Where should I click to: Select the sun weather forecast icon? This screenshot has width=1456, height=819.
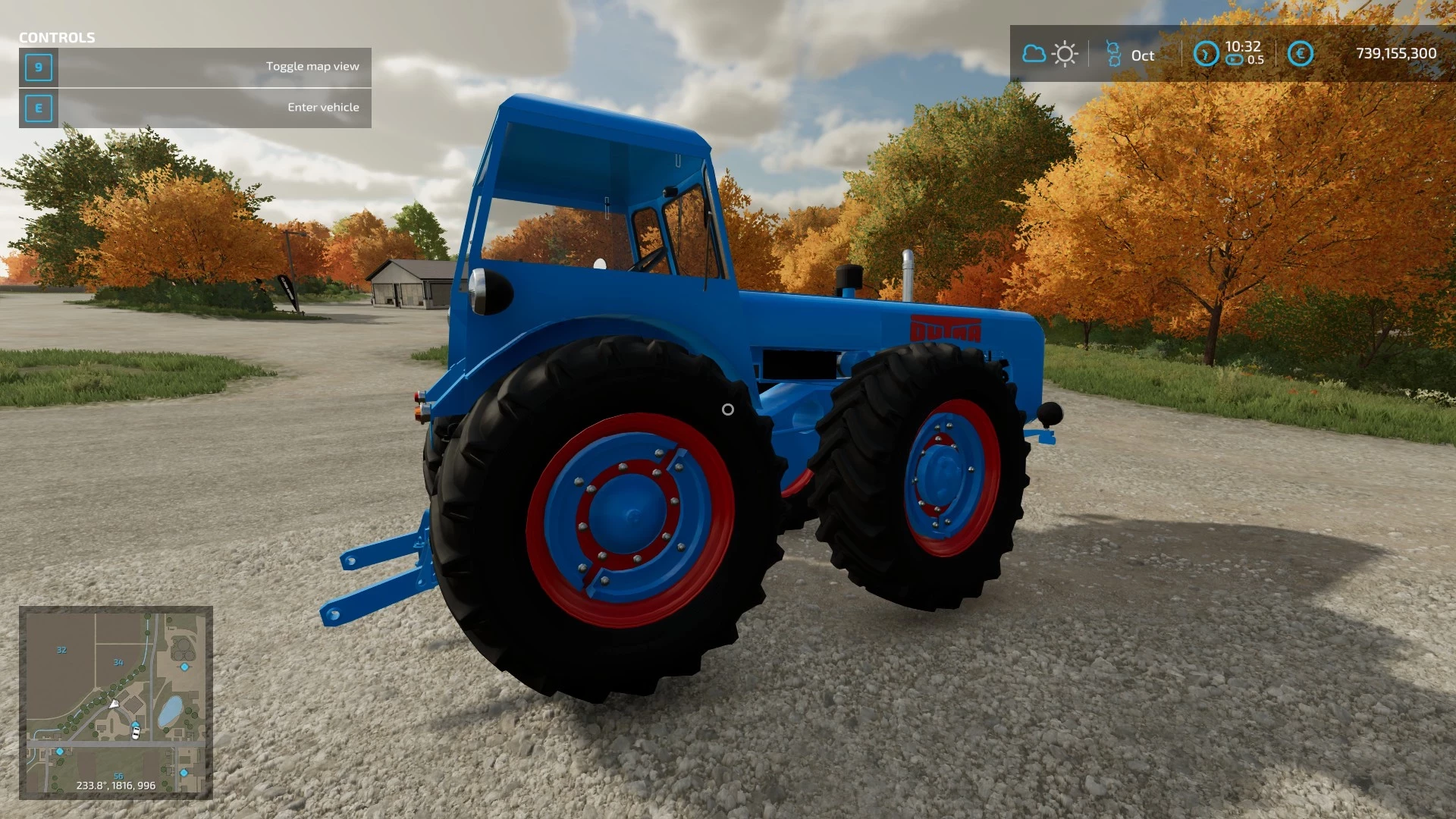click(1065, 54)
